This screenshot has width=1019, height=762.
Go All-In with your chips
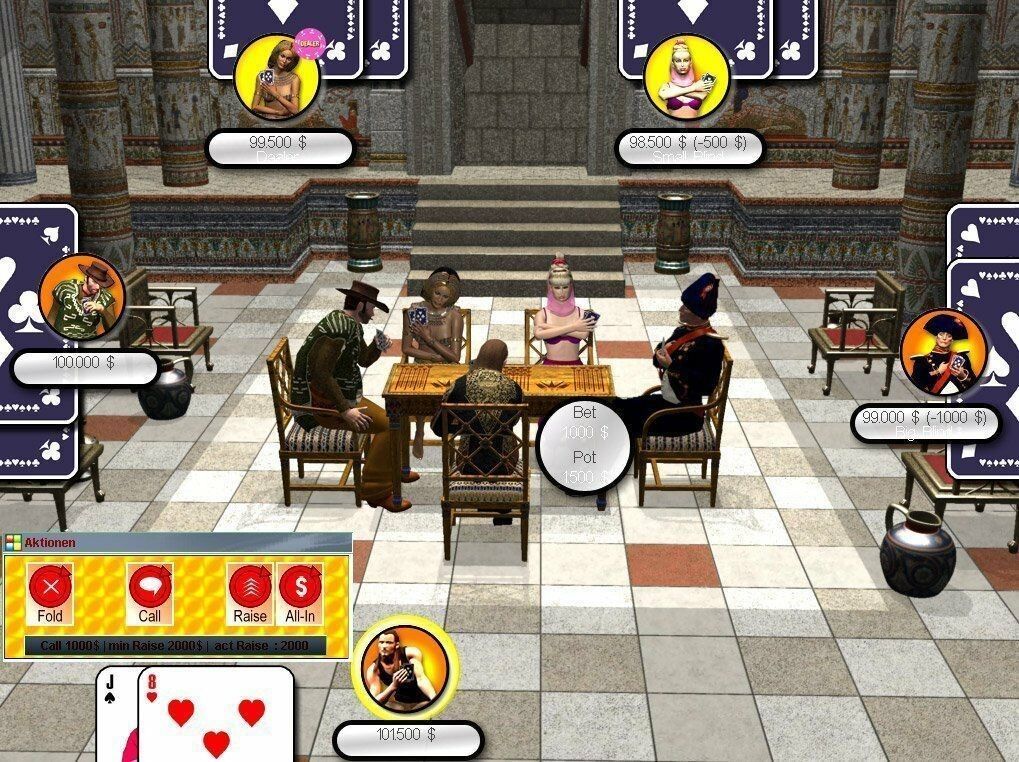pos(300,591)
